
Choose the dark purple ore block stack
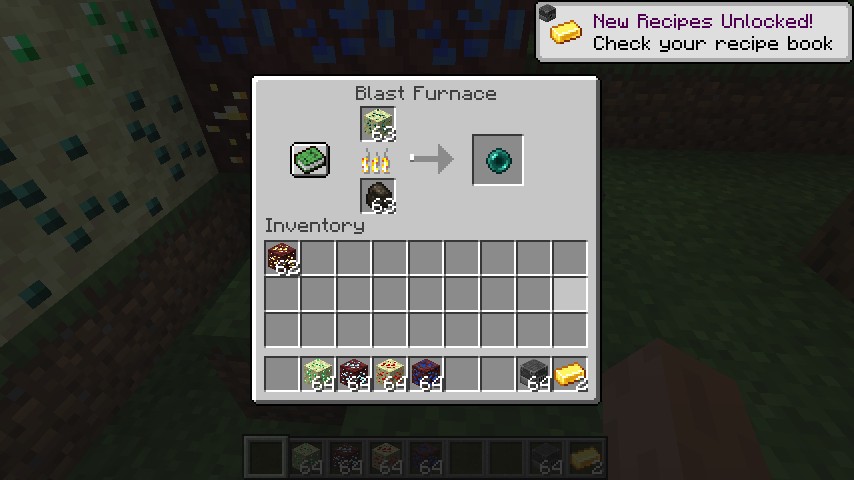pyautogui.click(x=426, y=374)
